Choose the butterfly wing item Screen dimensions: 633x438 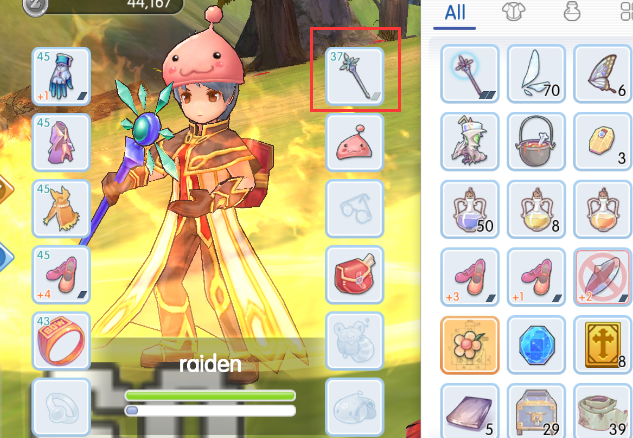pyautogui.click(x=604, y=73)
